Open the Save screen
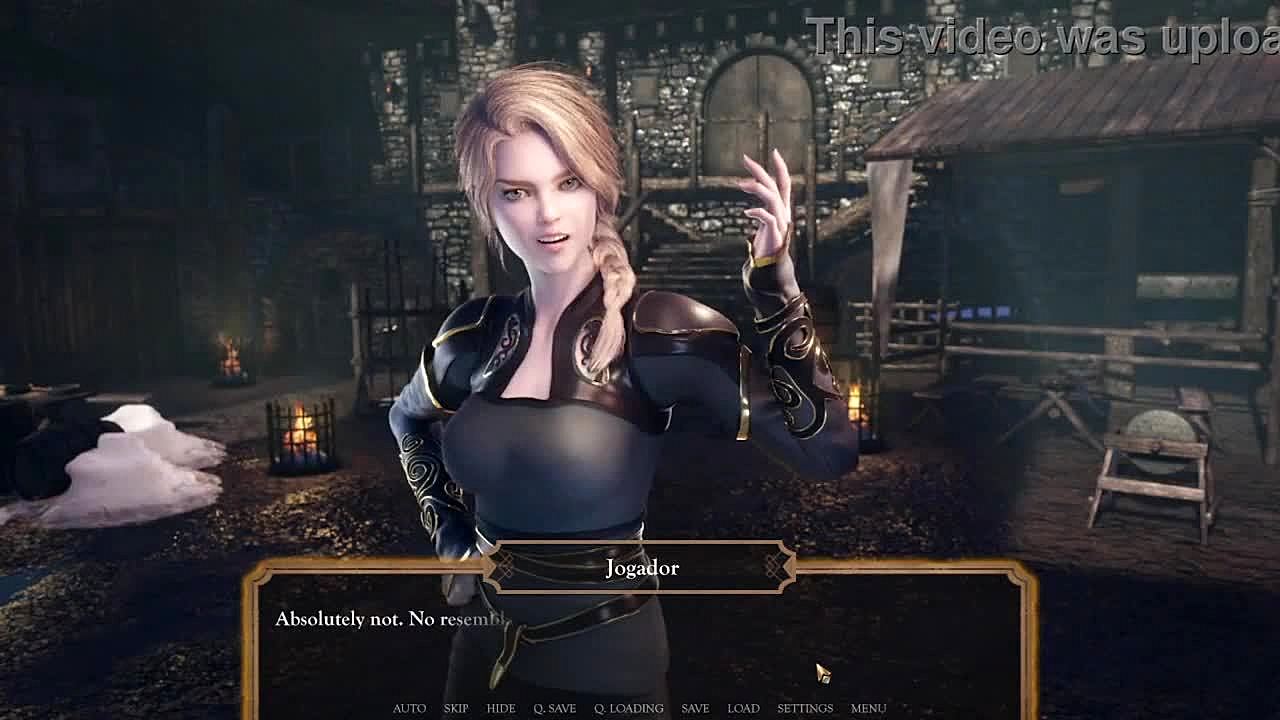Screen dimensions: 1280x720 click(695, 708)
